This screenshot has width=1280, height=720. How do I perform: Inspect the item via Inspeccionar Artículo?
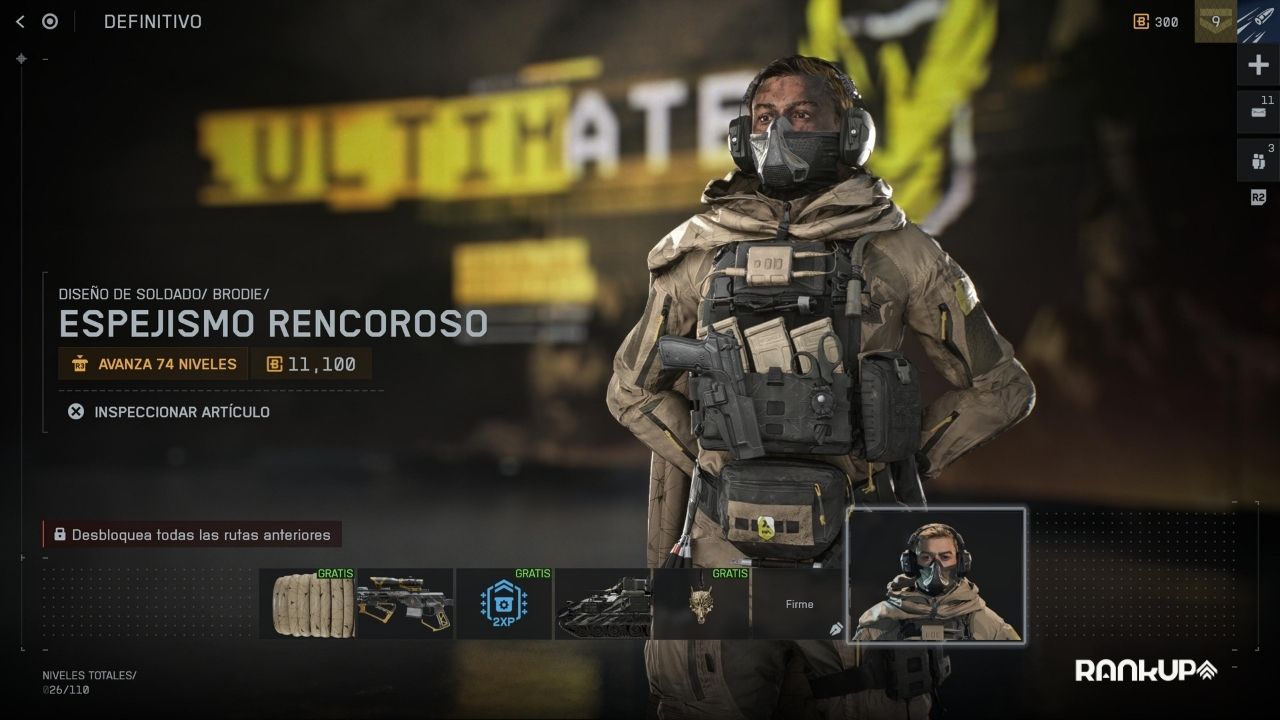pyautogui.click(x=169, y=411)
